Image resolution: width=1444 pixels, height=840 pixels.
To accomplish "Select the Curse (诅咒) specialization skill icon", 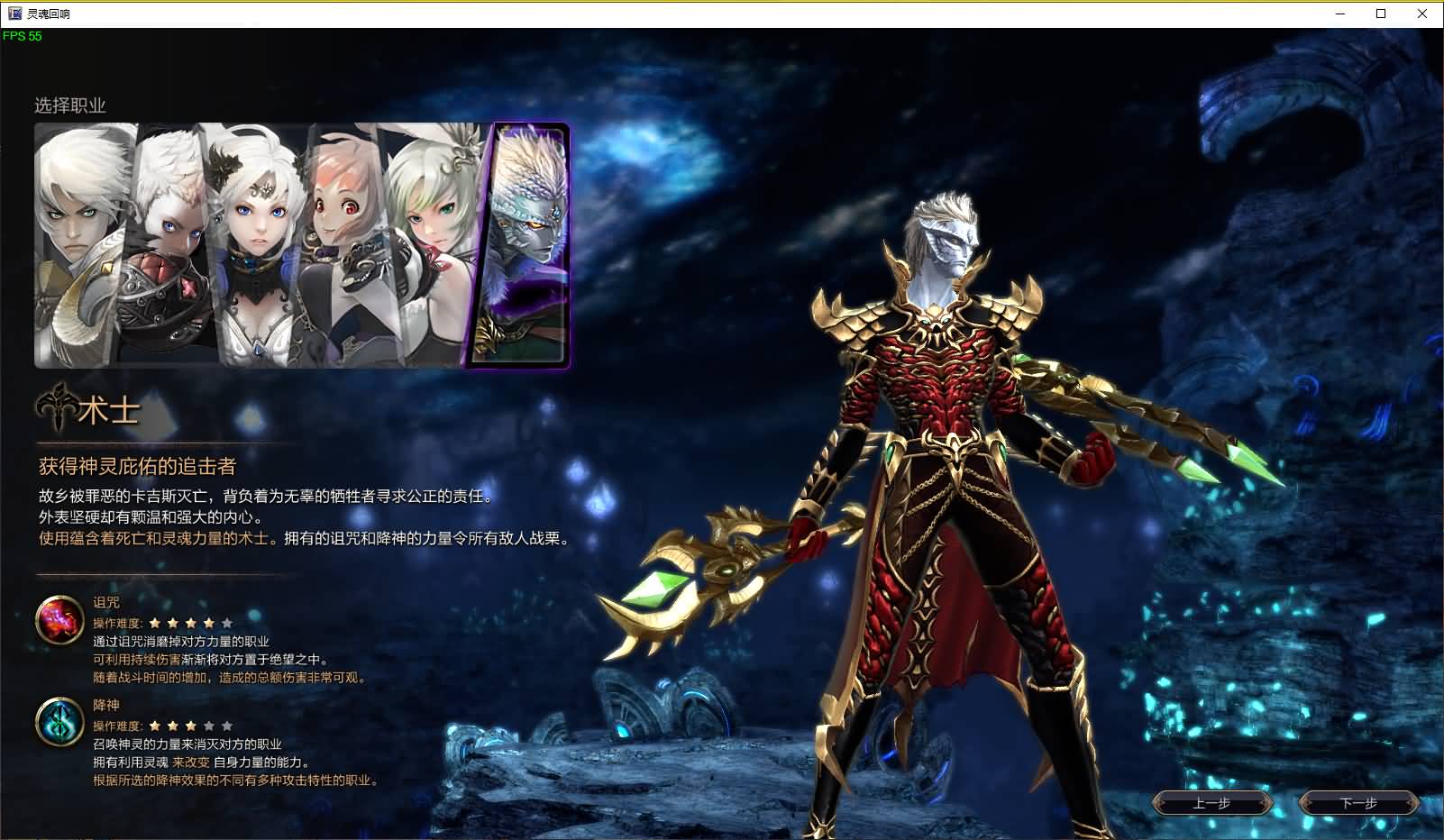I will 59,619.
